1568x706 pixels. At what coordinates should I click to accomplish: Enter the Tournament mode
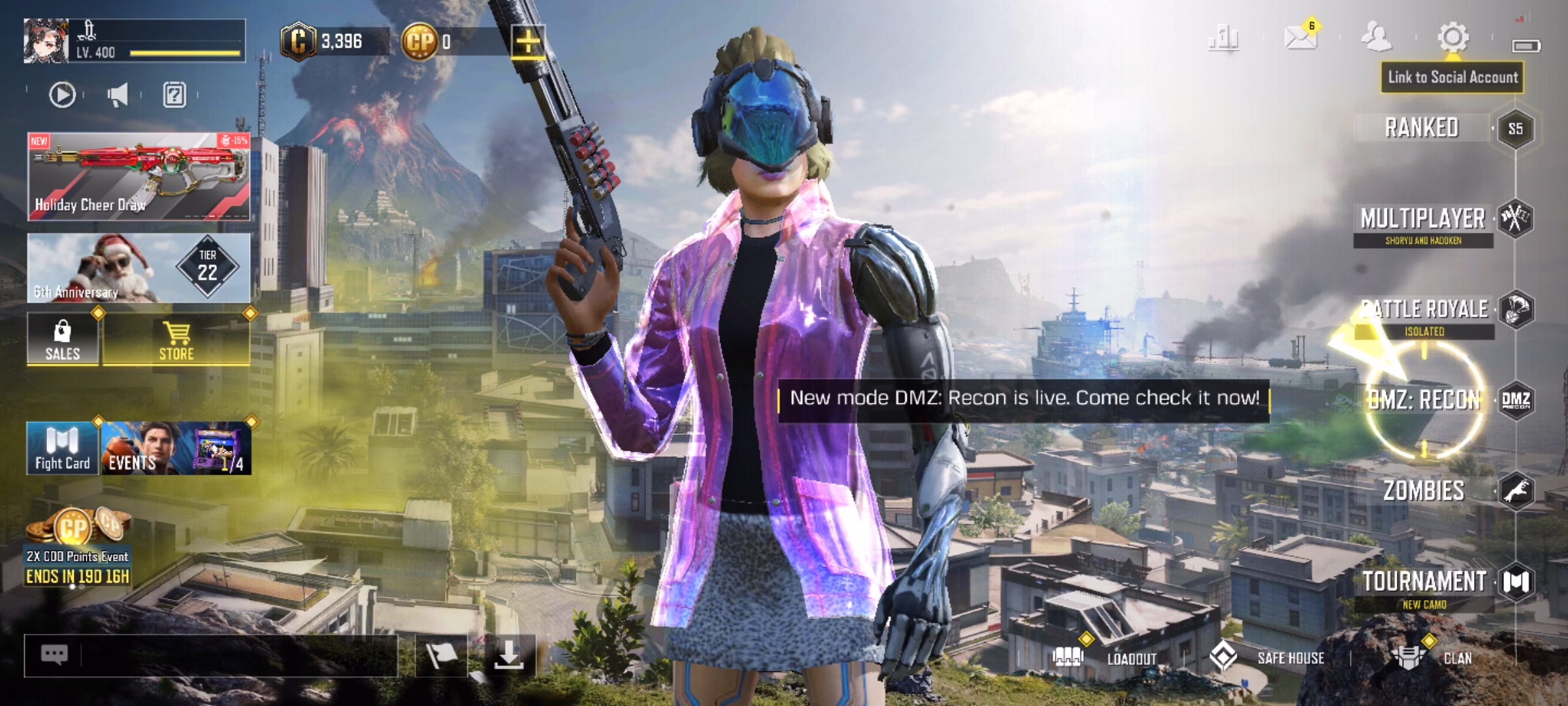[x=1424, y=582]
